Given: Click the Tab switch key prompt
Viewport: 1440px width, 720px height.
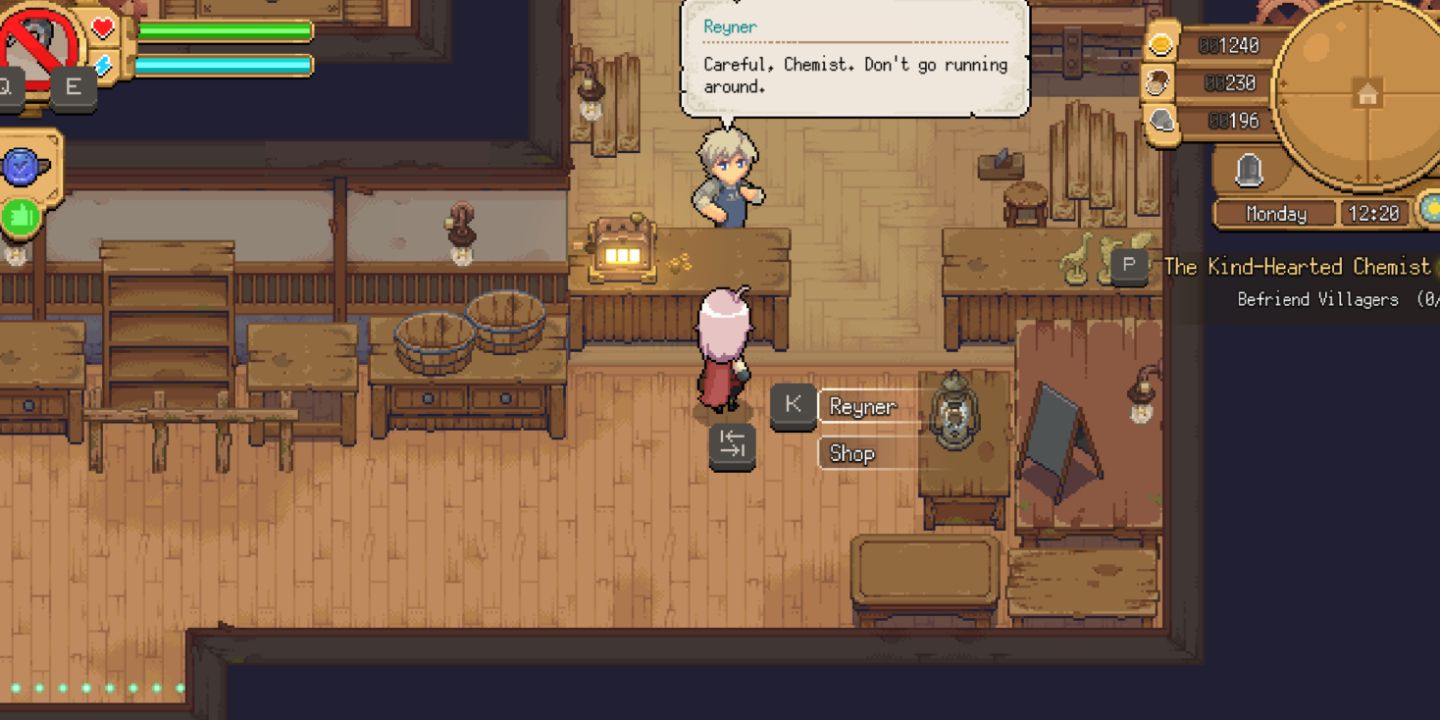Looking at the screenshot, I should [x=731, y=447].
